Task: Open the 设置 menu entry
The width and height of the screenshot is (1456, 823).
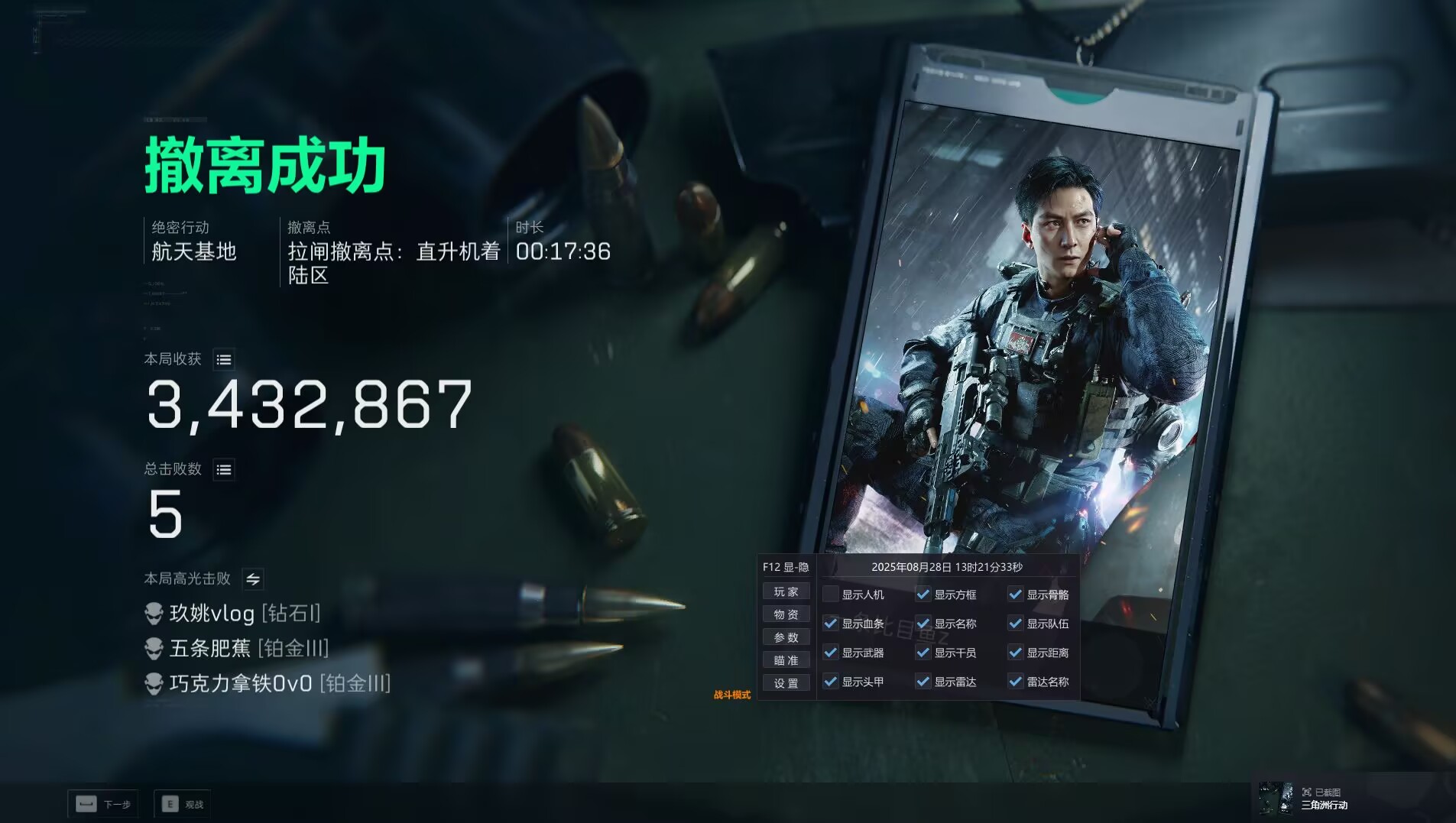Action: (x=787, y=682)
